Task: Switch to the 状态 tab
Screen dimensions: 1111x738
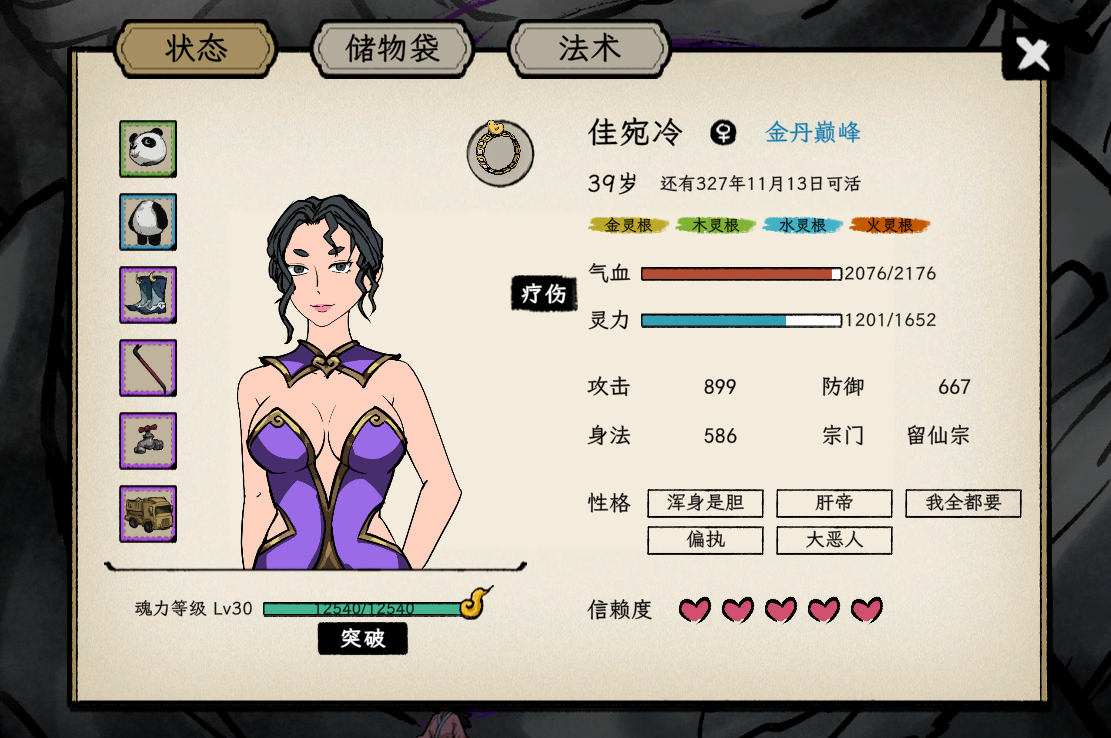Action: coord(196,47)
